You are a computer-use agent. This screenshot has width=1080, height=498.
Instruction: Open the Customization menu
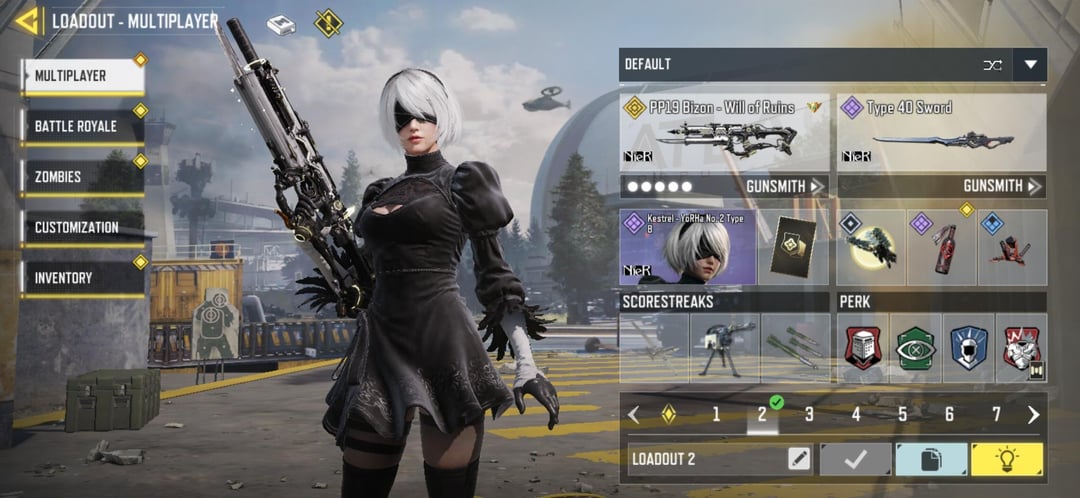pyautogui.click(x=82, y=228)
